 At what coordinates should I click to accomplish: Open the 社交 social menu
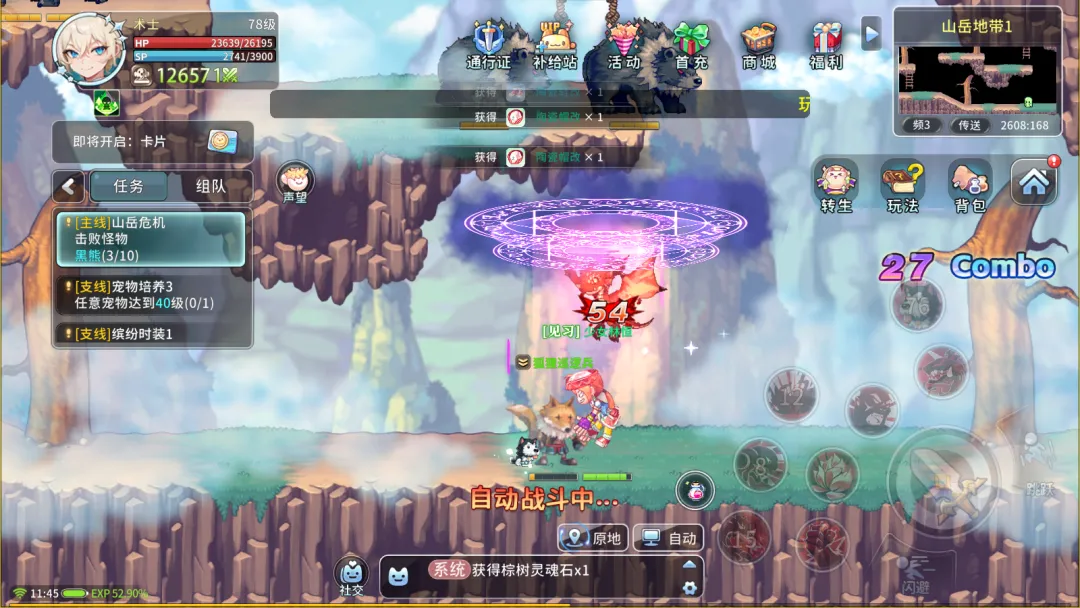coord(351,576)
